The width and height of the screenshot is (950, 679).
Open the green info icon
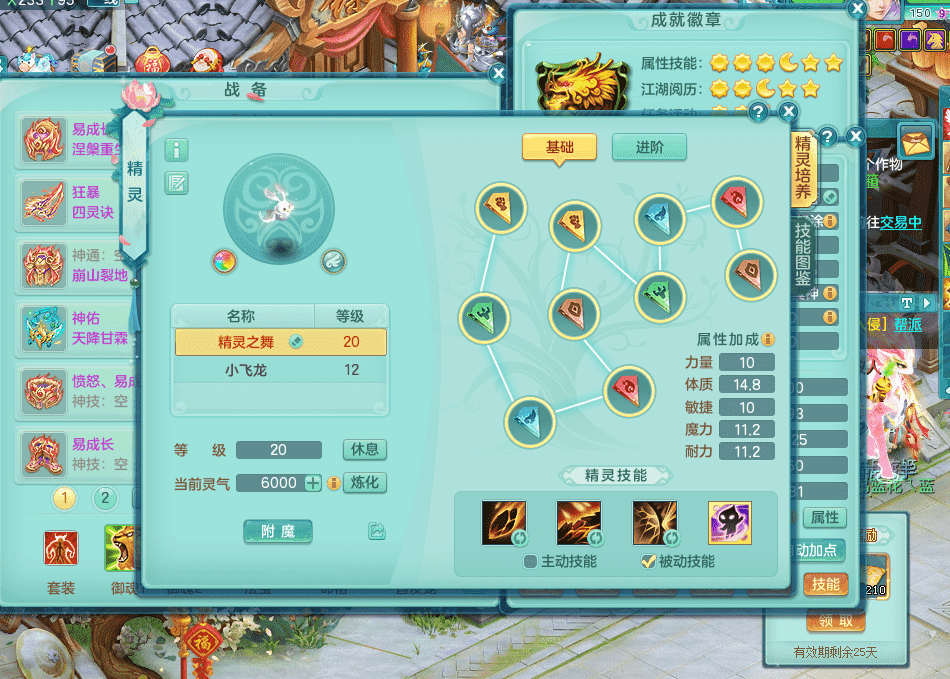[x=177, y=150]
